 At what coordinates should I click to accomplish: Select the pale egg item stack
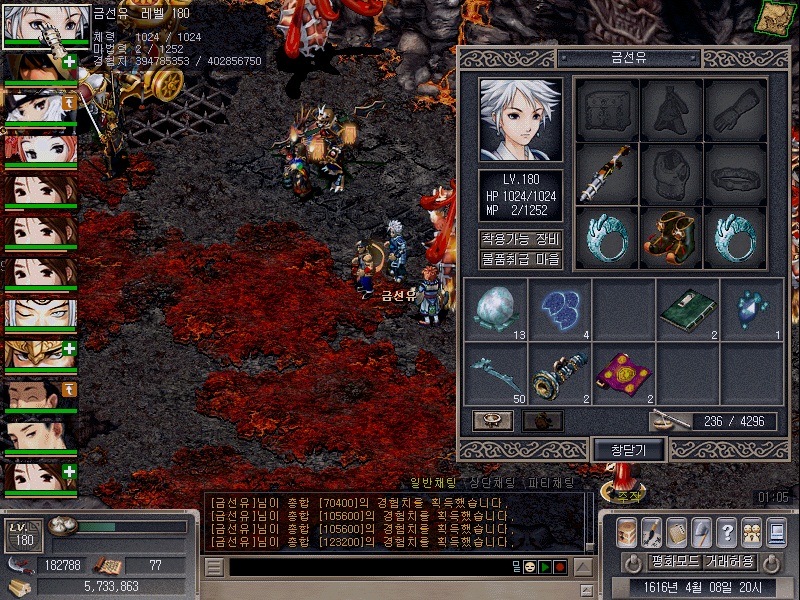[x=496, y=310]
